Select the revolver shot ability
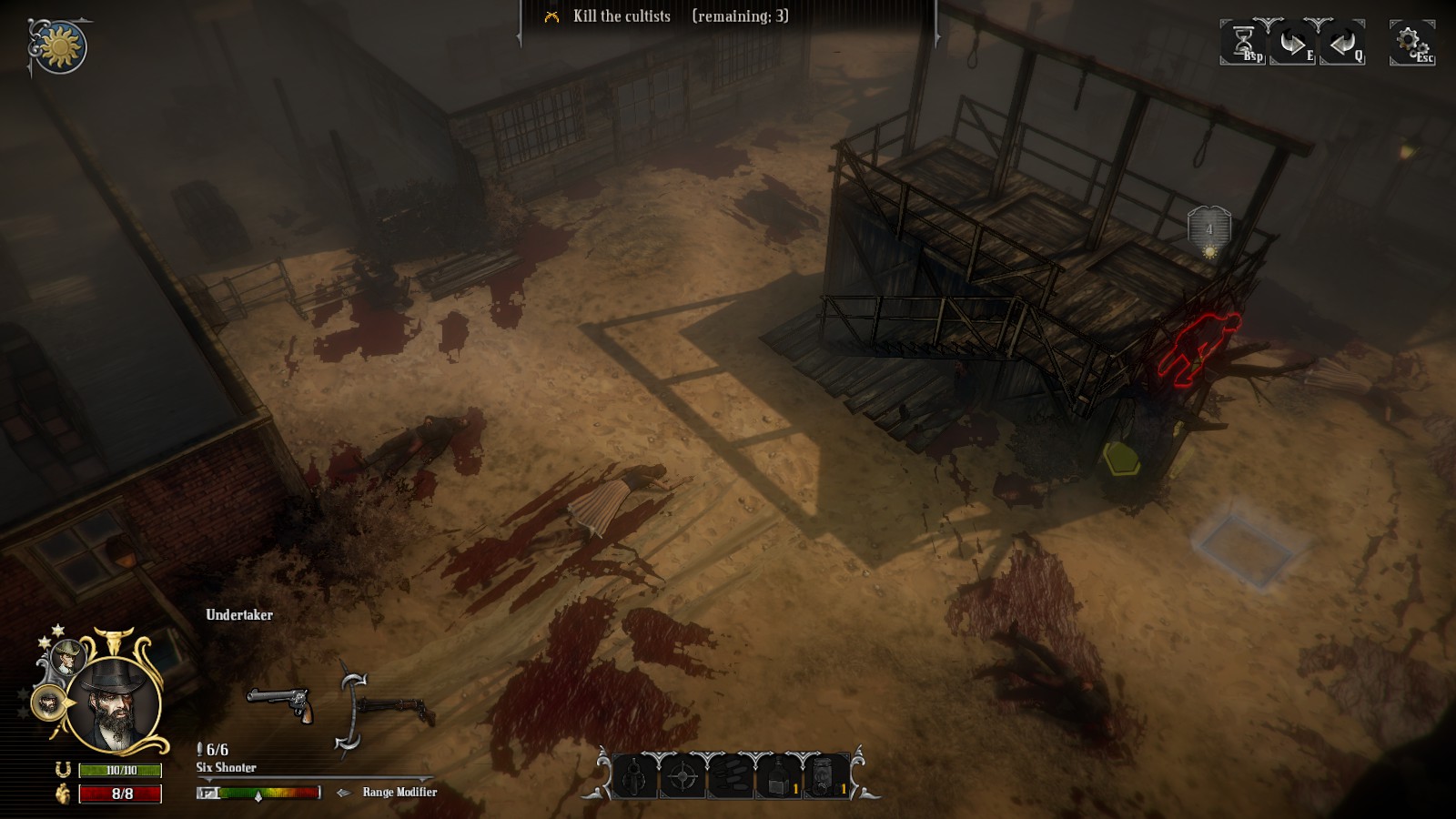Viewport: 1456px width, 819px height. click(x=634, y=777)
